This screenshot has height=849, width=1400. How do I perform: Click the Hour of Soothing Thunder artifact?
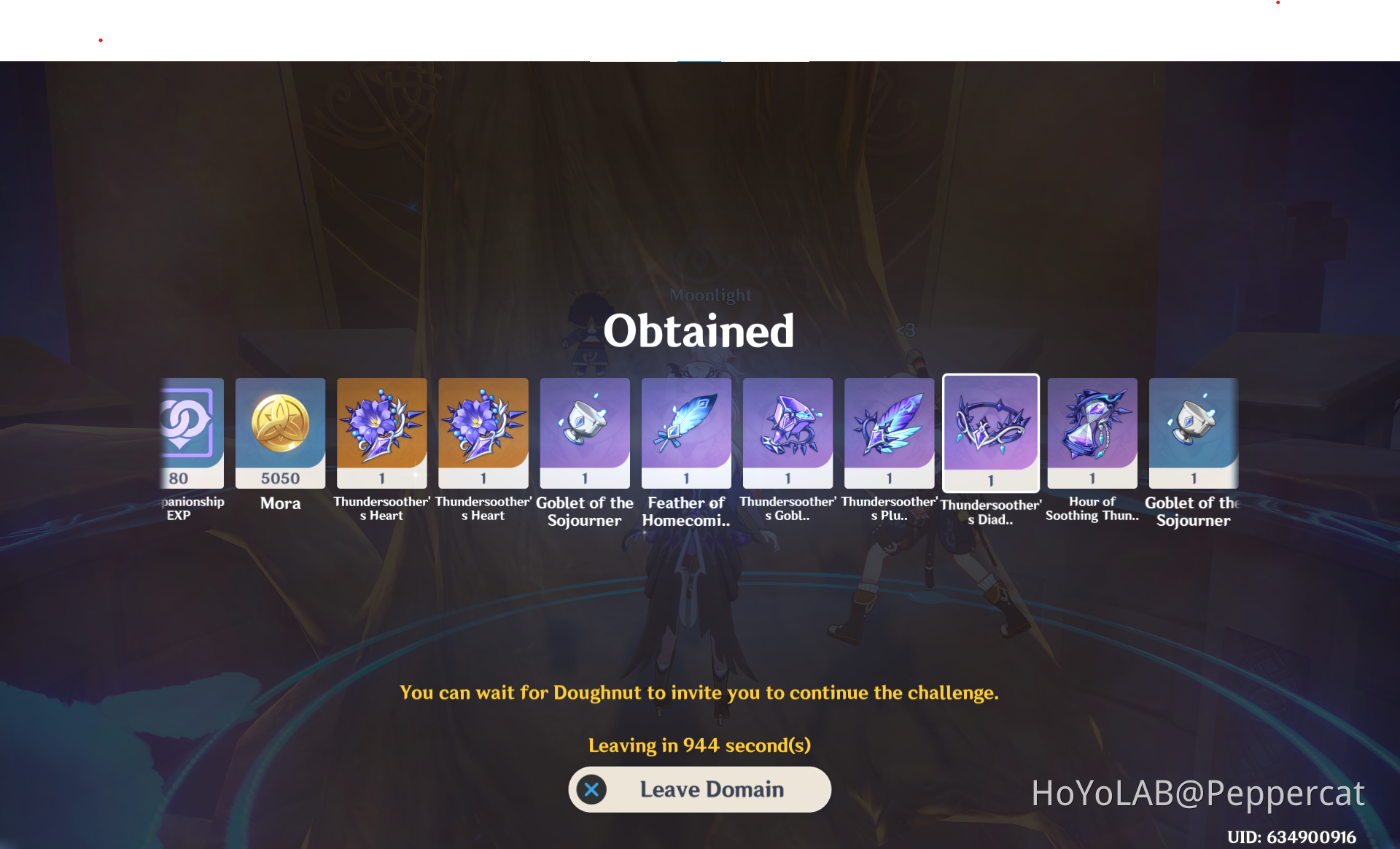1092,433
